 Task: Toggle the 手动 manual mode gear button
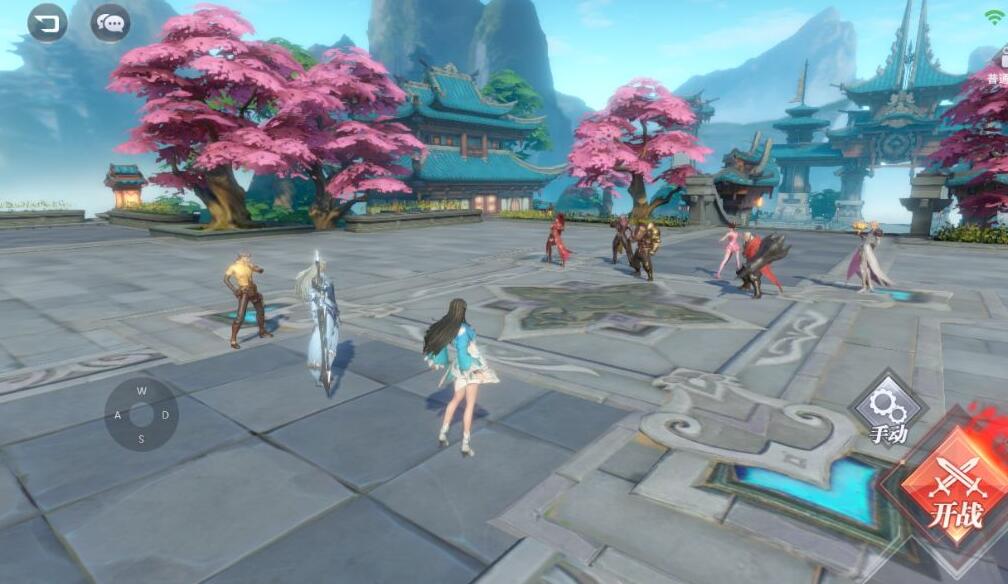888,412
